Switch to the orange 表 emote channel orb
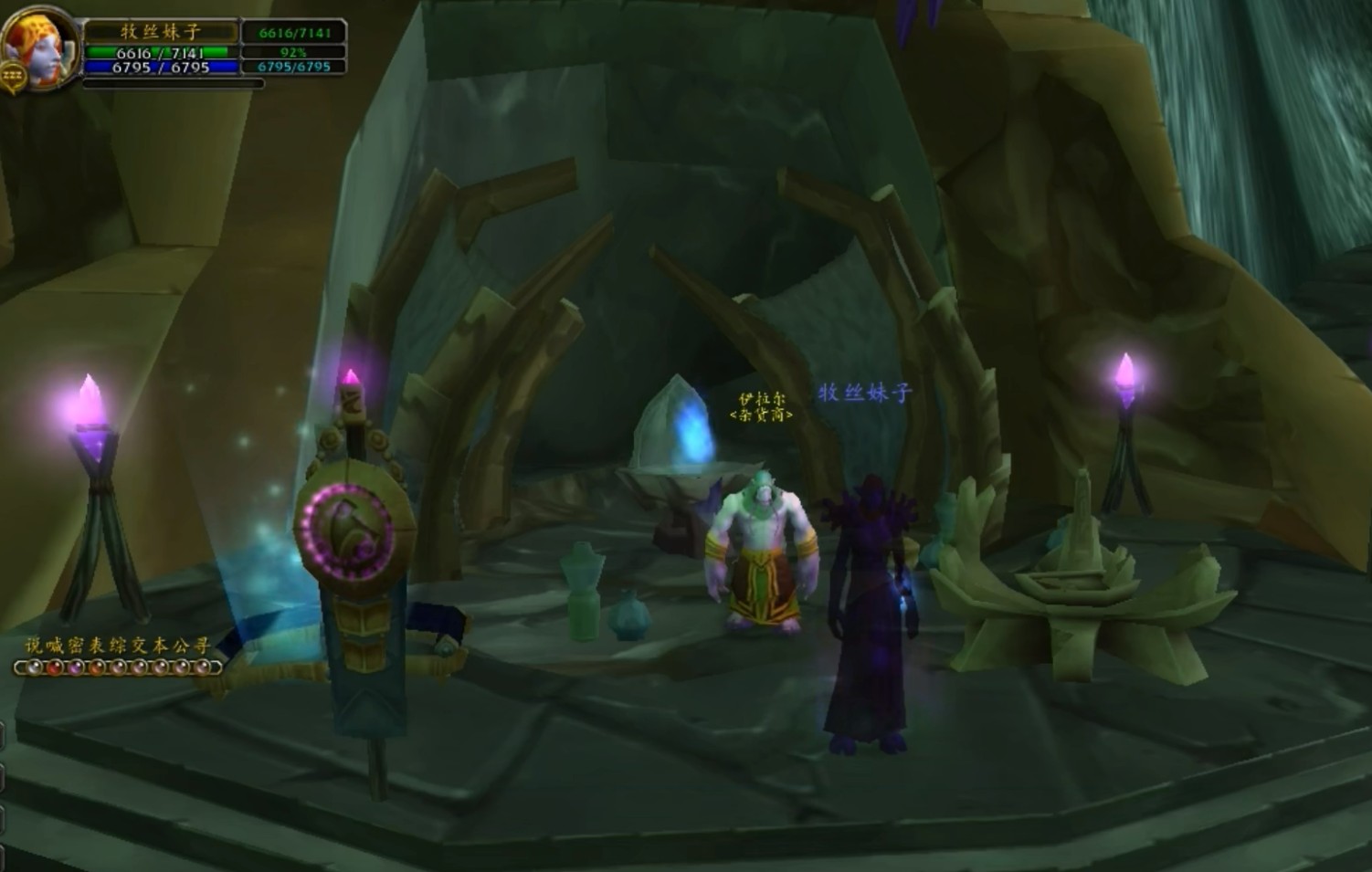This screenshot has height=872, width=1372. point(98,667)
